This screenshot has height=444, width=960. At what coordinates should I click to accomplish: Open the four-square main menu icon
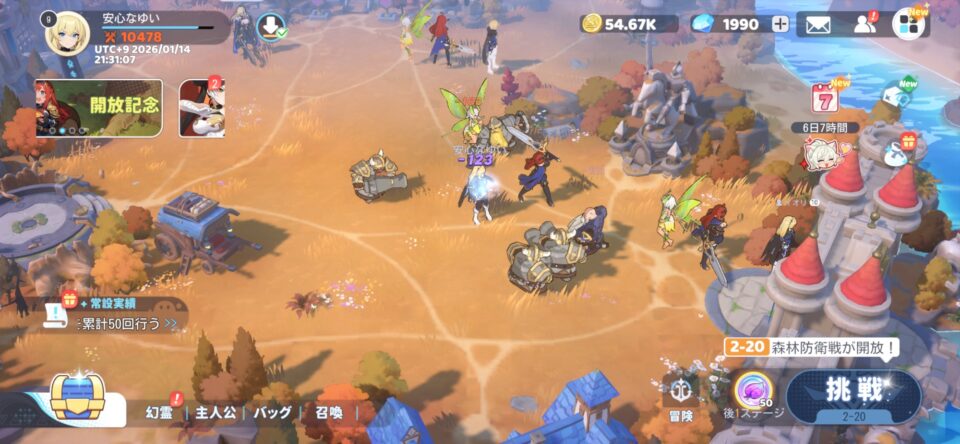909,24
